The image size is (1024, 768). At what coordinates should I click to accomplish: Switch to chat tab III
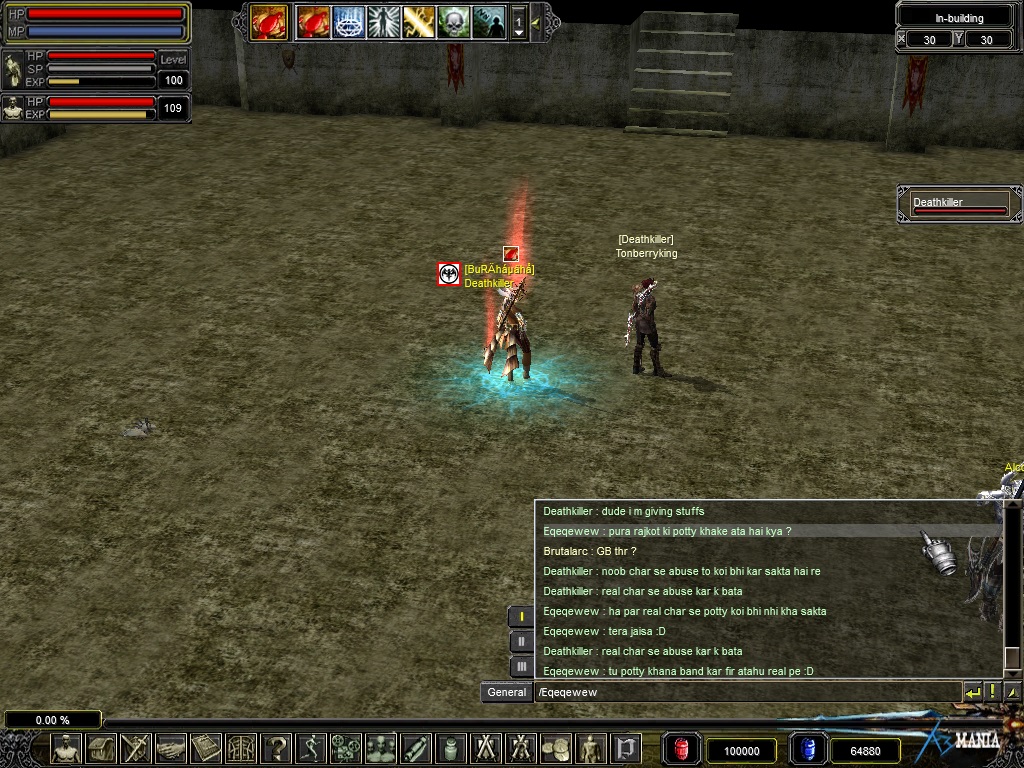[521, 666]
